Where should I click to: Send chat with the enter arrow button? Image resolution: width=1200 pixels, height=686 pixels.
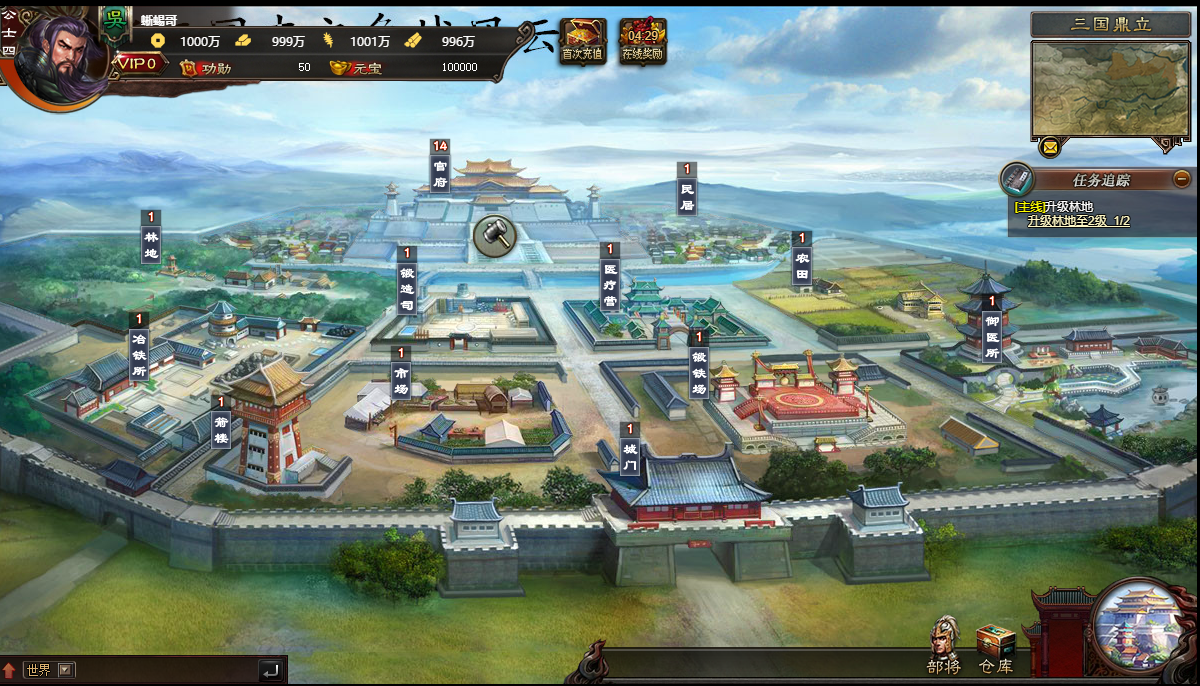tap(270, 671)
